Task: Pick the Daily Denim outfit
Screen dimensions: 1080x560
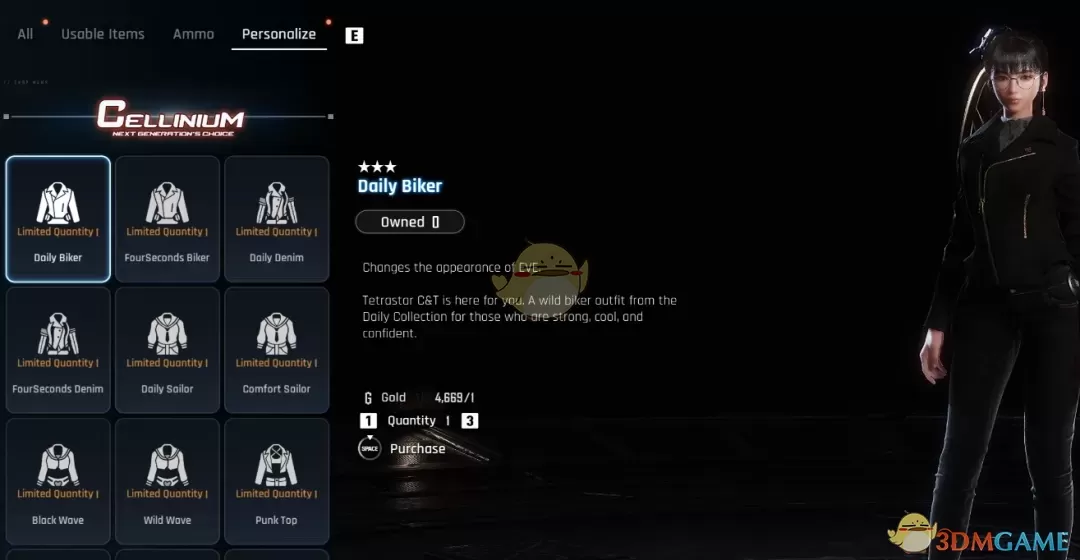Action: 276,219
